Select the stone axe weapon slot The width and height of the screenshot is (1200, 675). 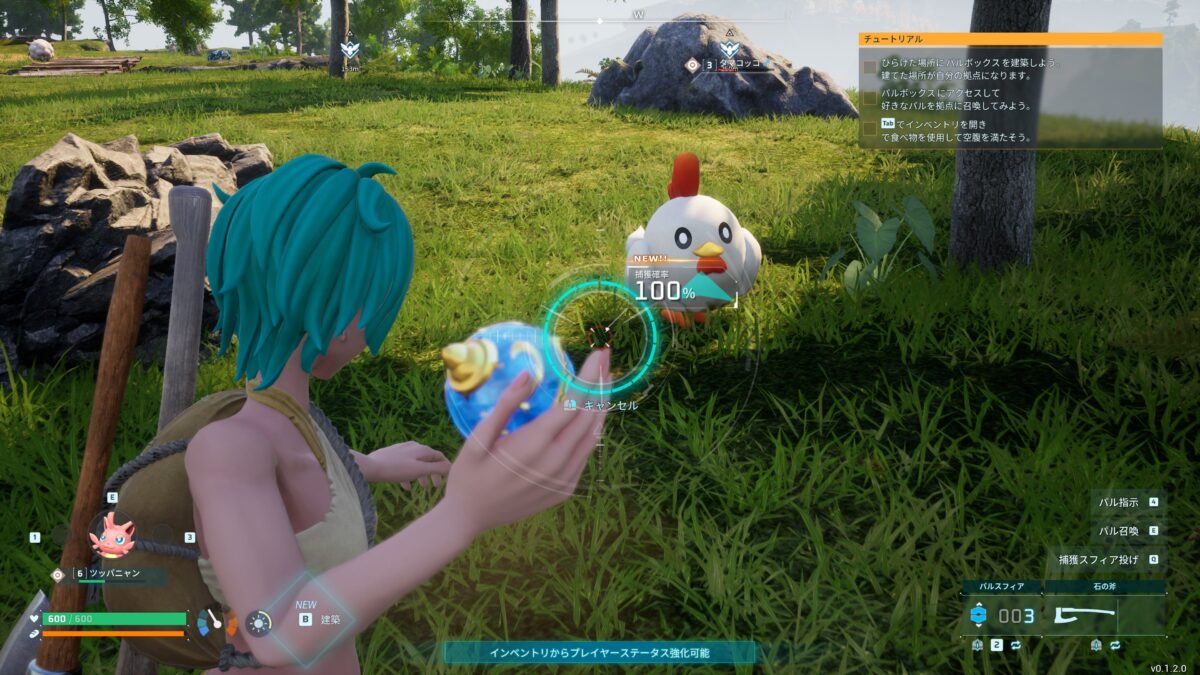tap(1104, 615)
